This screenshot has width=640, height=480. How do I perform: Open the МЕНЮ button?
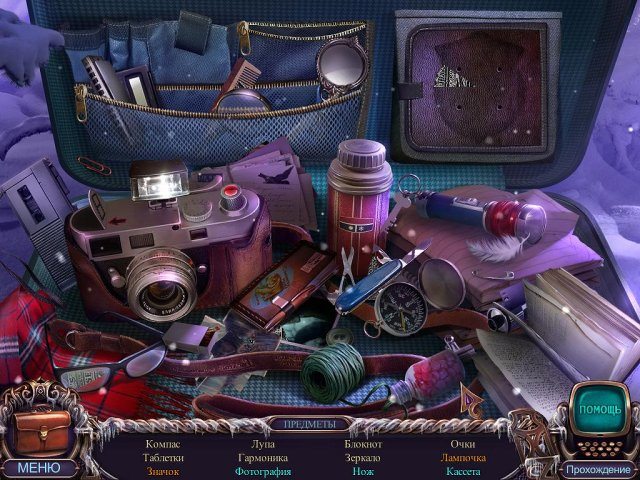pos(38,467)
